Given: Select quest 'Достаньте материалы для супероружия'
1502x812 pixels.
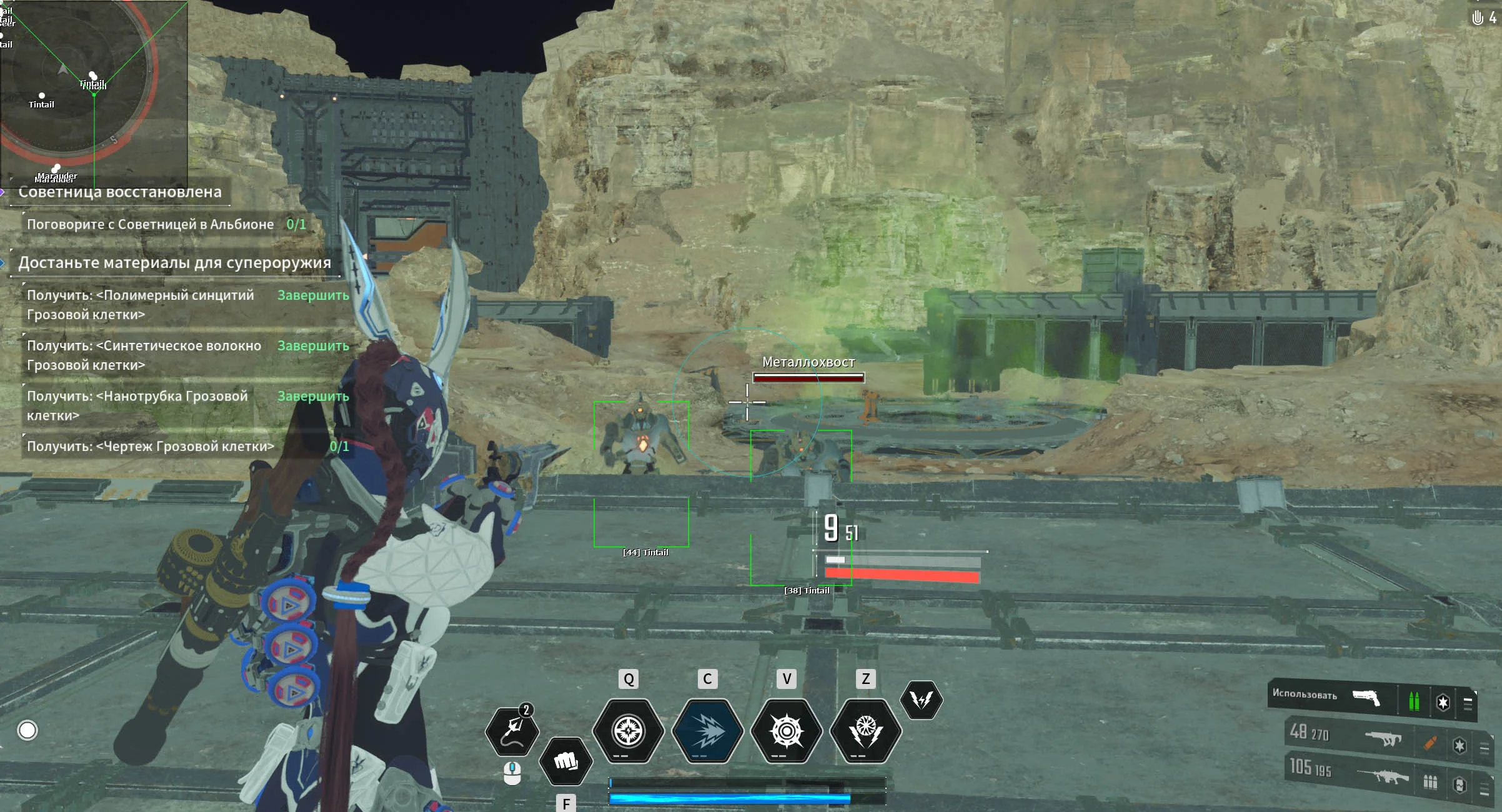Looking at the screenshot, I should [x=174, y=262].
